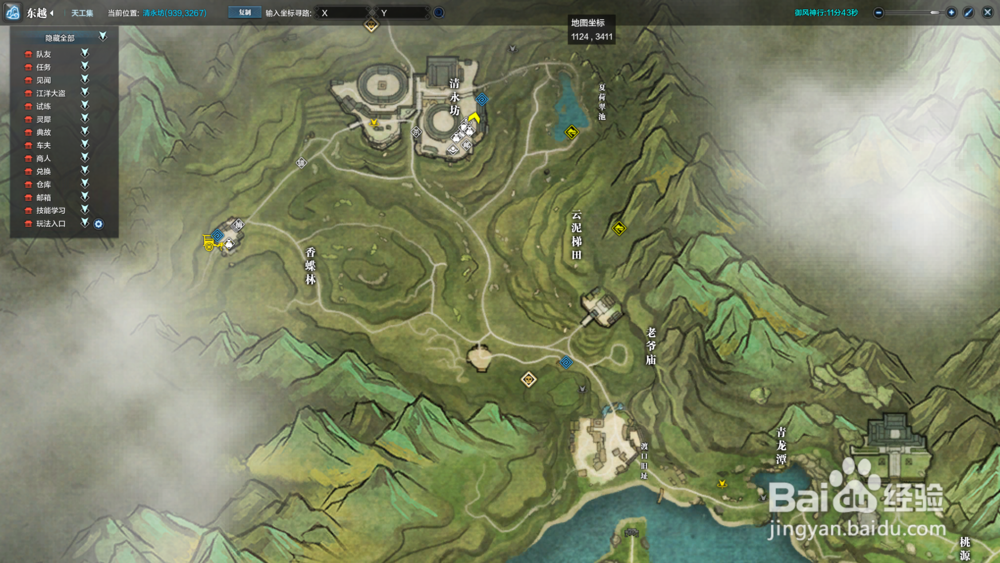Image resolution: width=1000 pixels, height=563 pixels.
Task: Toggle the 江洋大盗 filter entry
Action: click(x=85, y=92)
